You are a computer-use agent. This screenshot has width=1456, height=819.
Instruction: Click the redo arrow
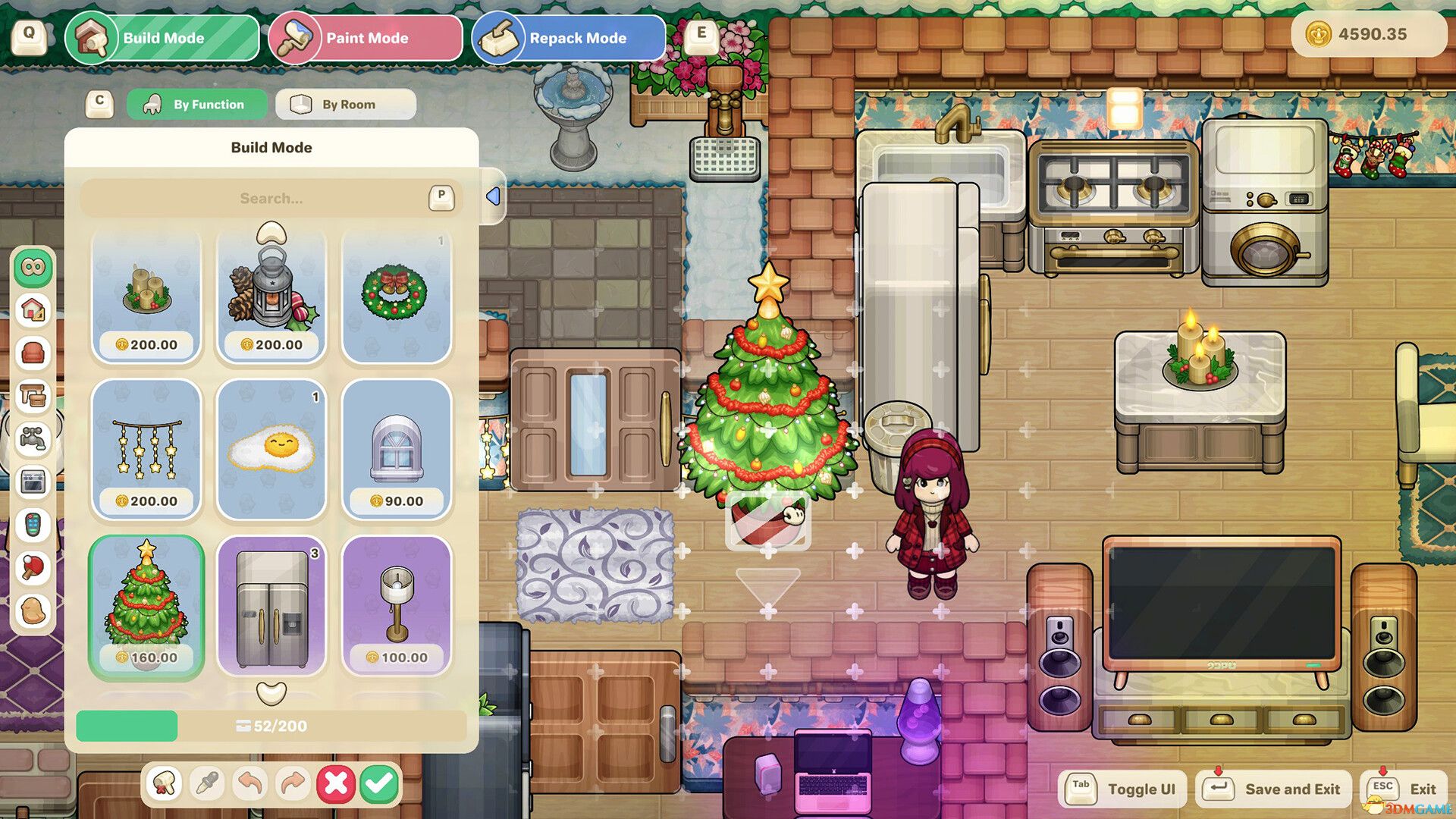click(x=293, y=783)
